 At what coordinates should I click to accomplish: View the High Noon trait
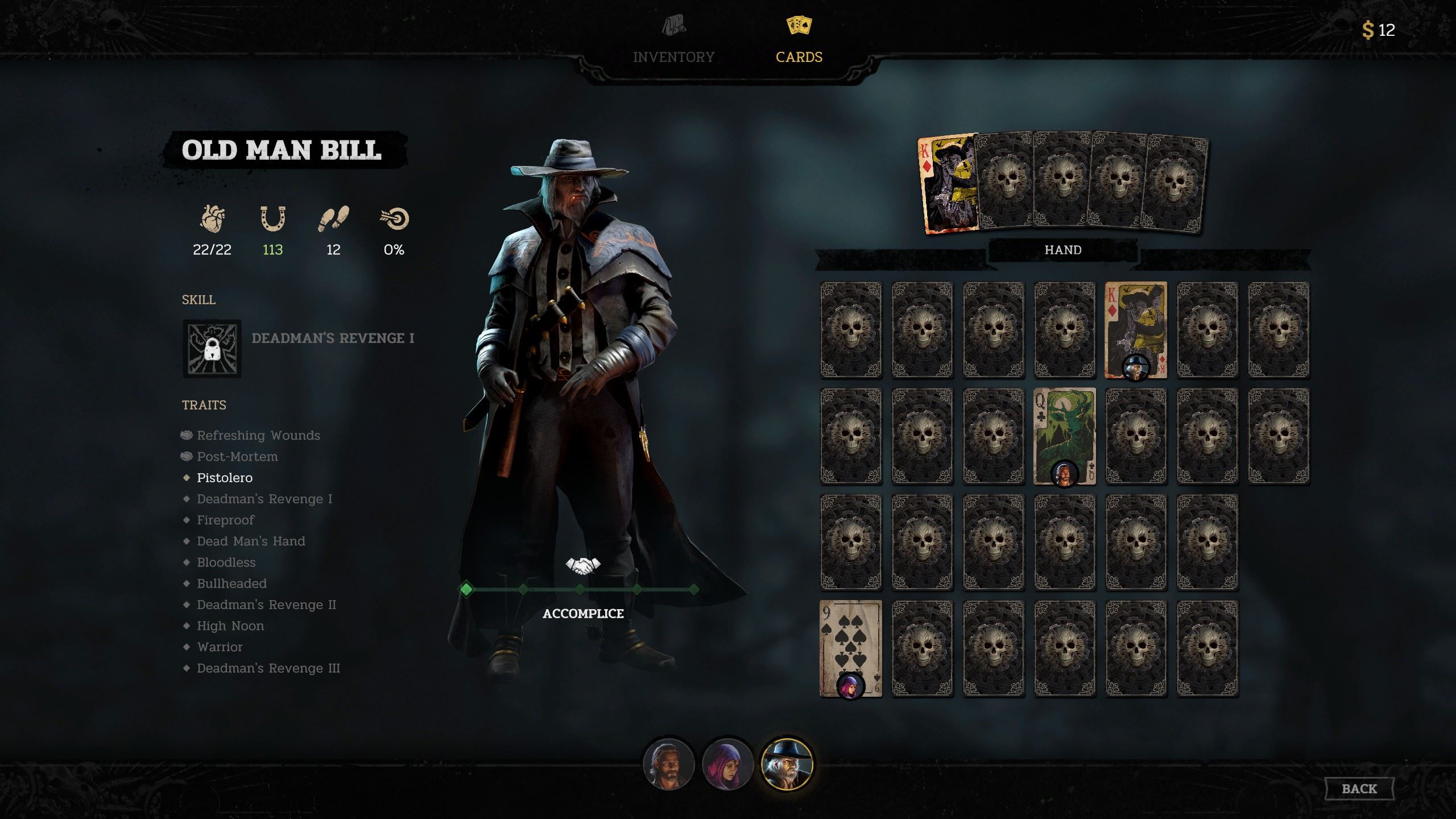click(230, 626)
